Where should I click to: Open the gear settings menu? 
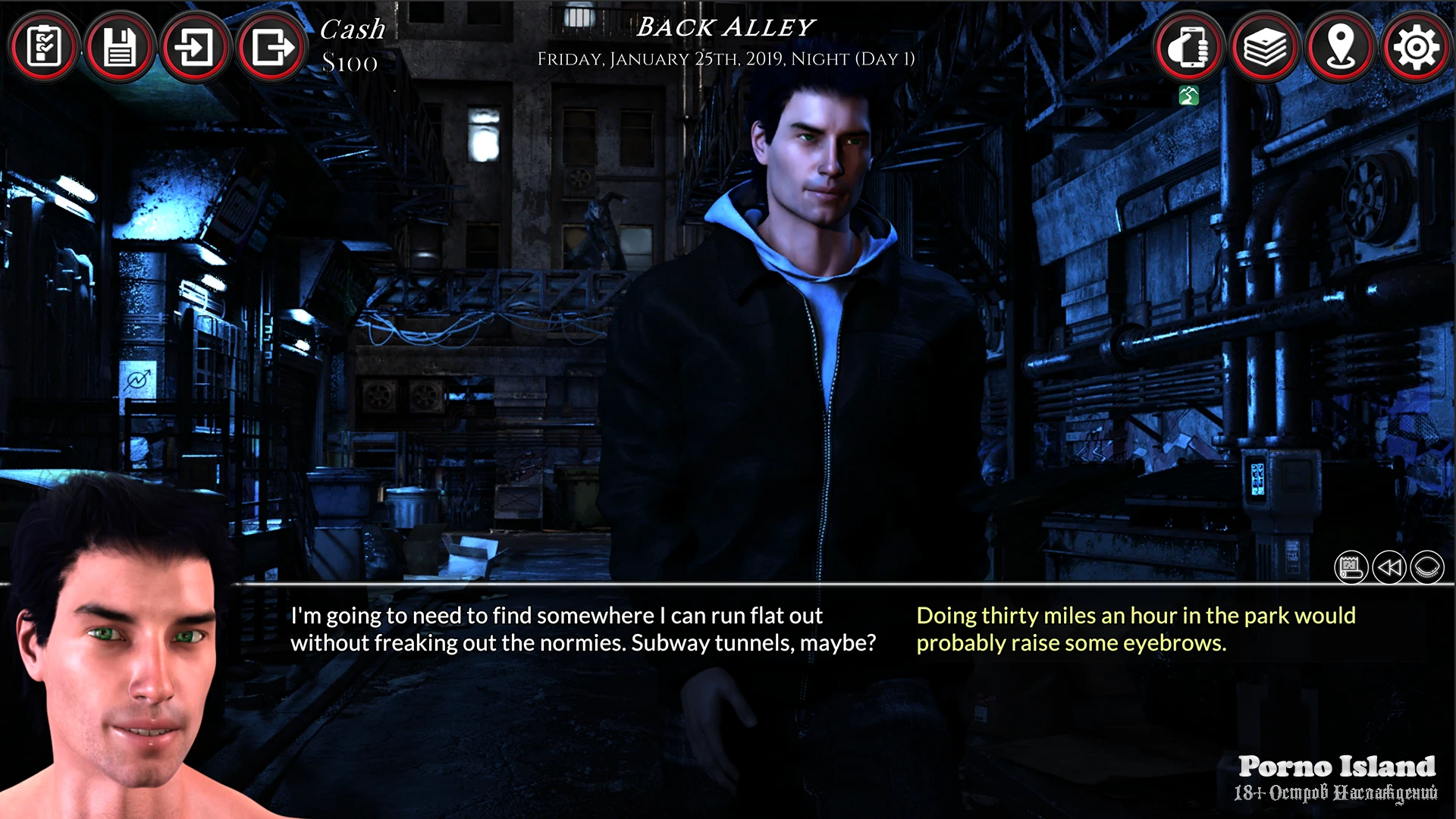pyautogui.click(x=1416, y=48)
